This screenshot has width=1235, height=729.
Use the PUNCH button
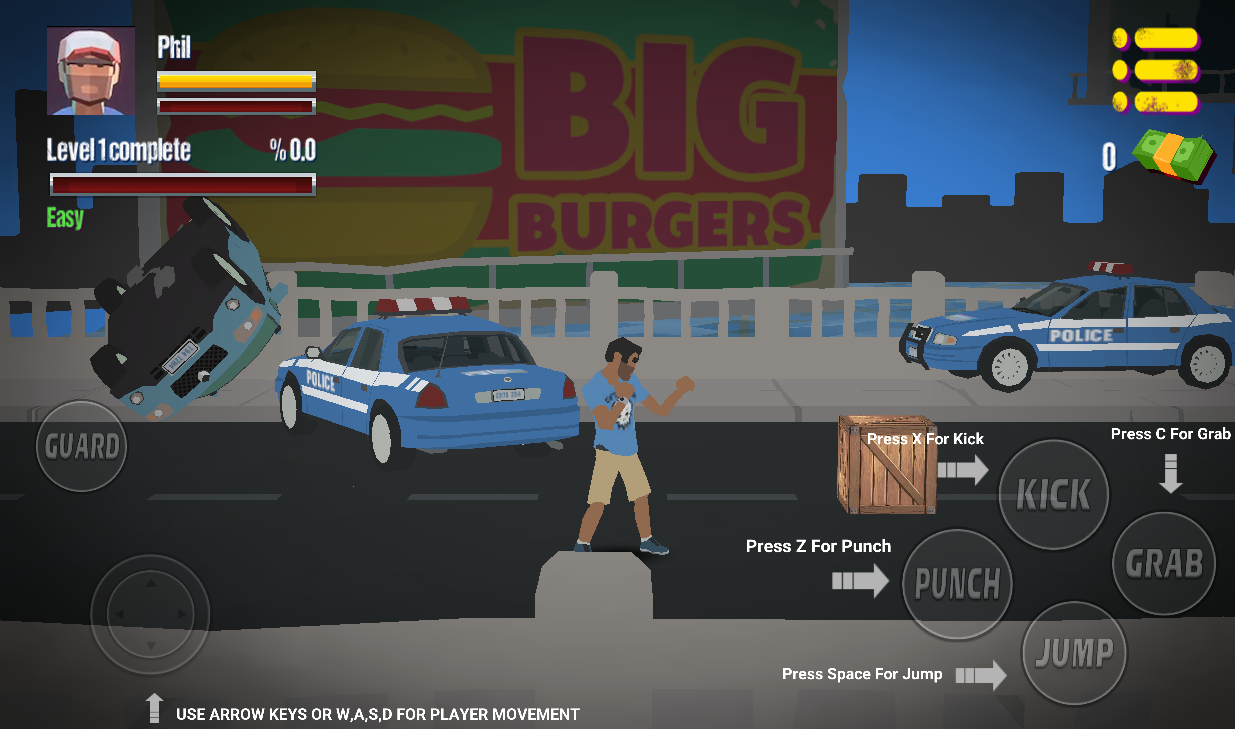(957, 584)
